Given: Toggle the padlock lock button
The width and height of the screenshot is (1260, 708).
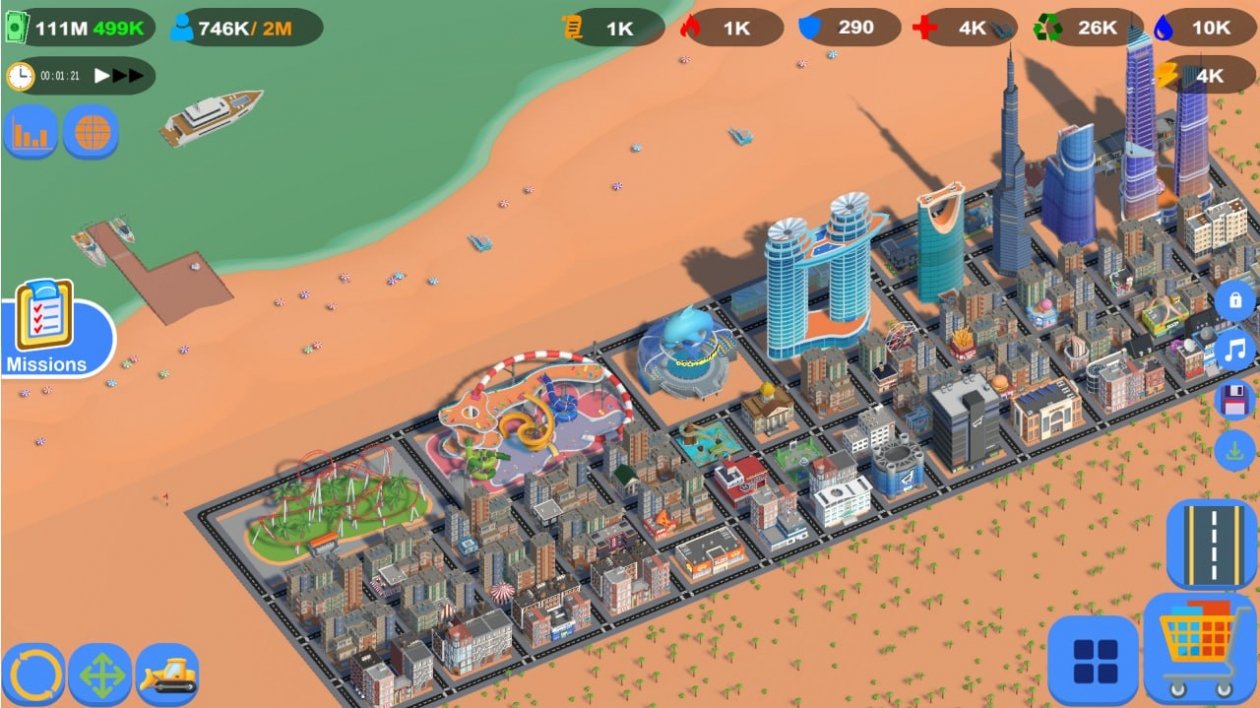Looking at the screenshot, I should (1235, 300).
